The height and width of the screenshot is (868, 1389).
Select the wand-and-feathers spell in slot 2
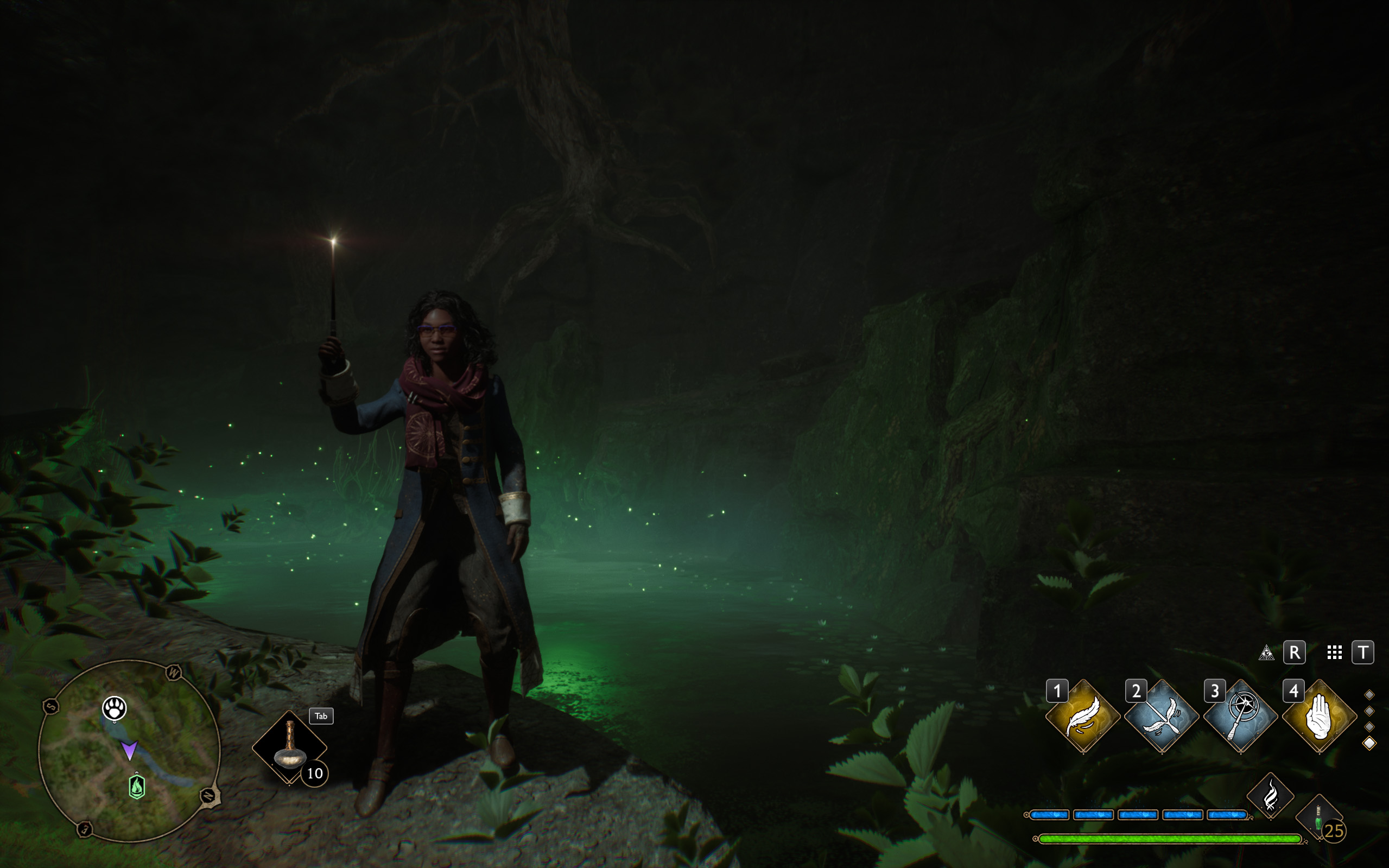pyautogui.click(x=1161, y=716)
